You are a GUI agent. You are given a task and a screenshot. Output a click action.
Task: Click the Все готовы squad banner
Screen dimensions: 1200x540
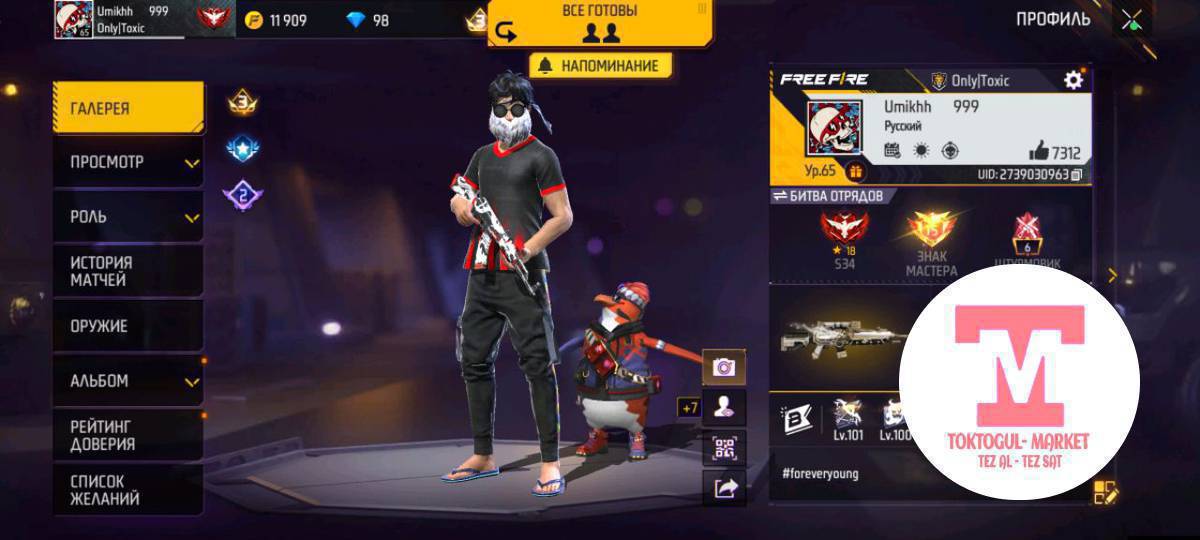coord(600,22)
